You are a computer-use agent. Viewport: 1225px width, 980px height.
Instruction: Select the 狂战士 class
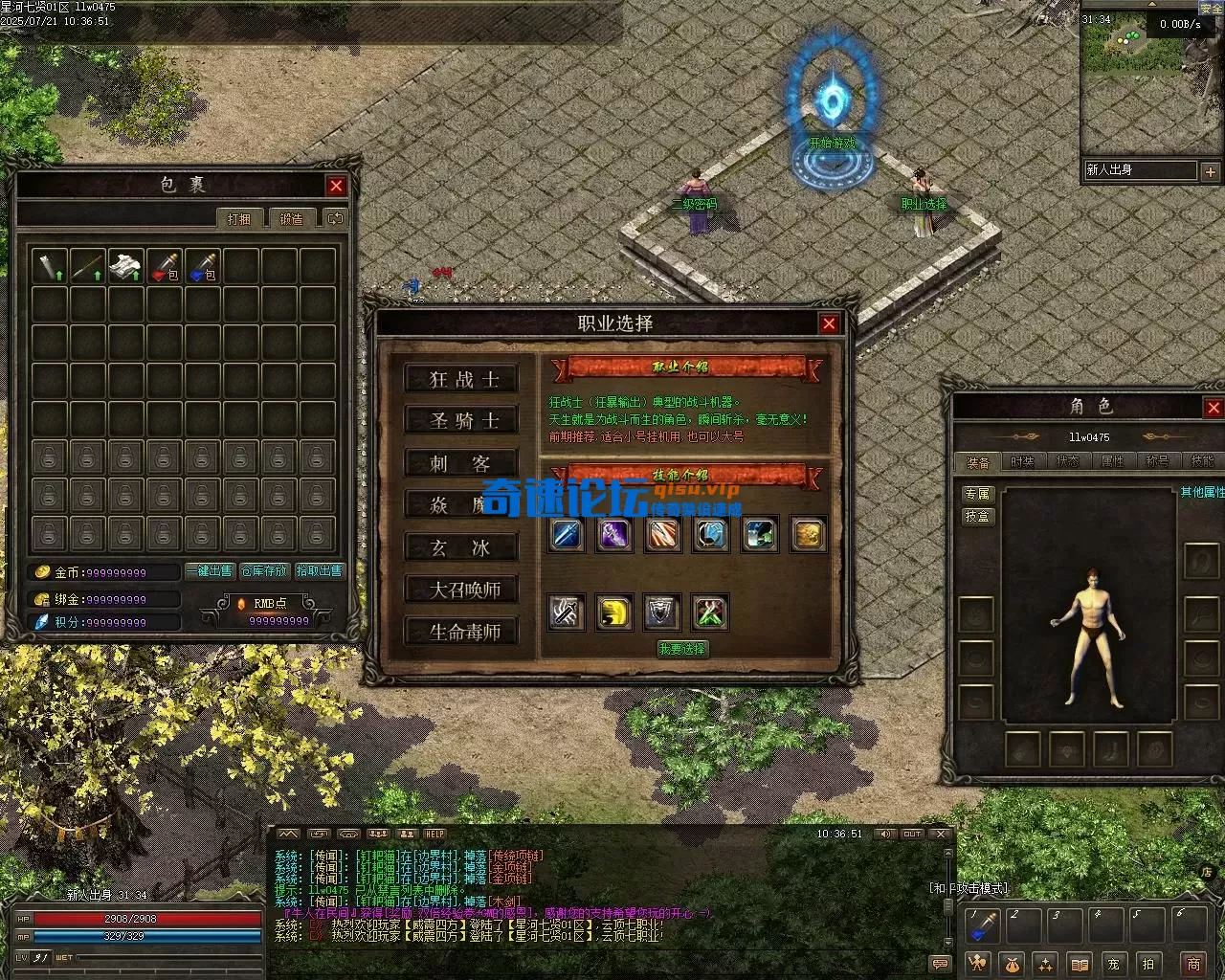(x=461, y=379)
